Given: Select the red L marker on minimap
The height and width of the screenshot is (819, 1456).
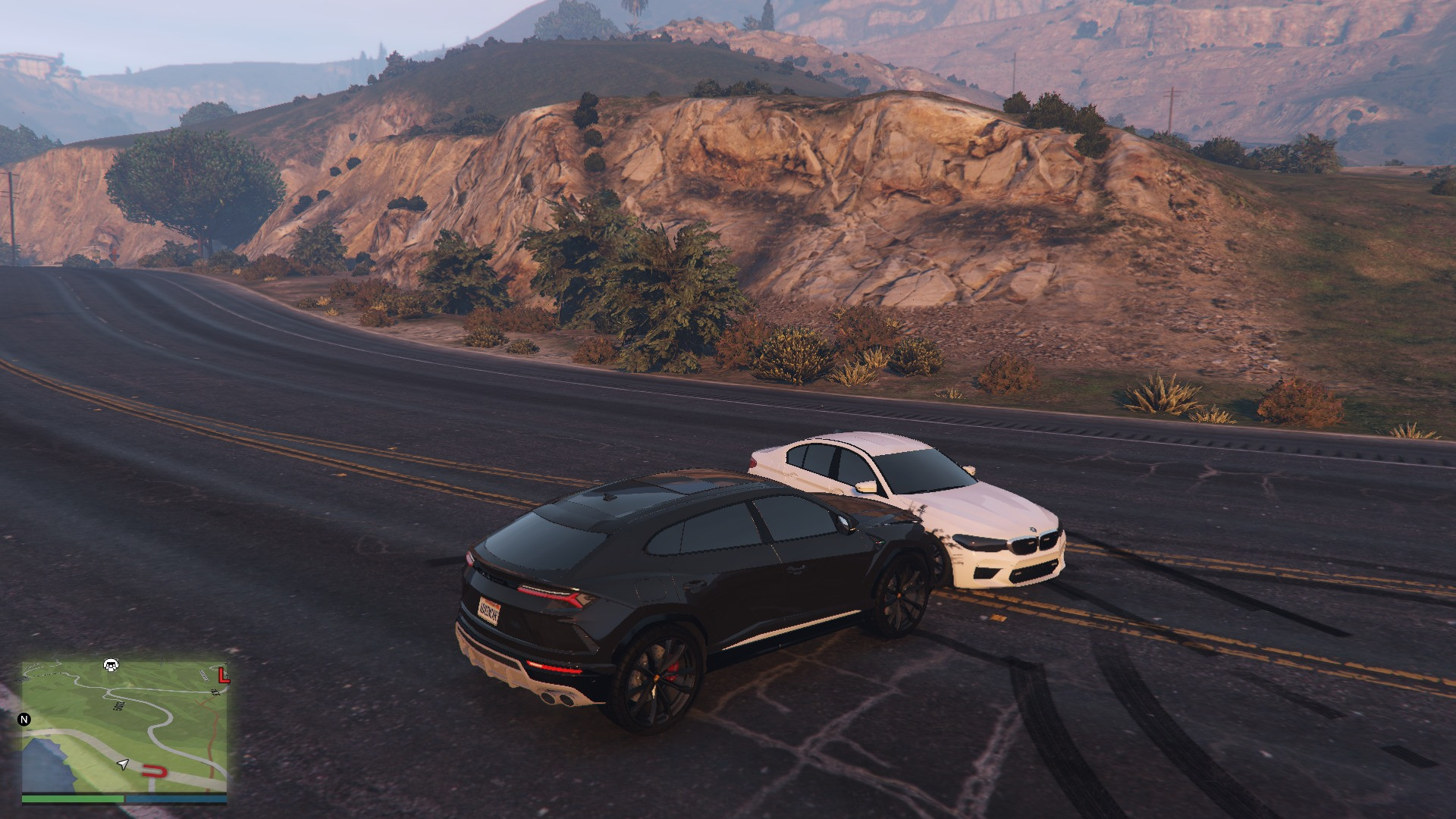Looking at the screenshot, I should coord(221,674).
